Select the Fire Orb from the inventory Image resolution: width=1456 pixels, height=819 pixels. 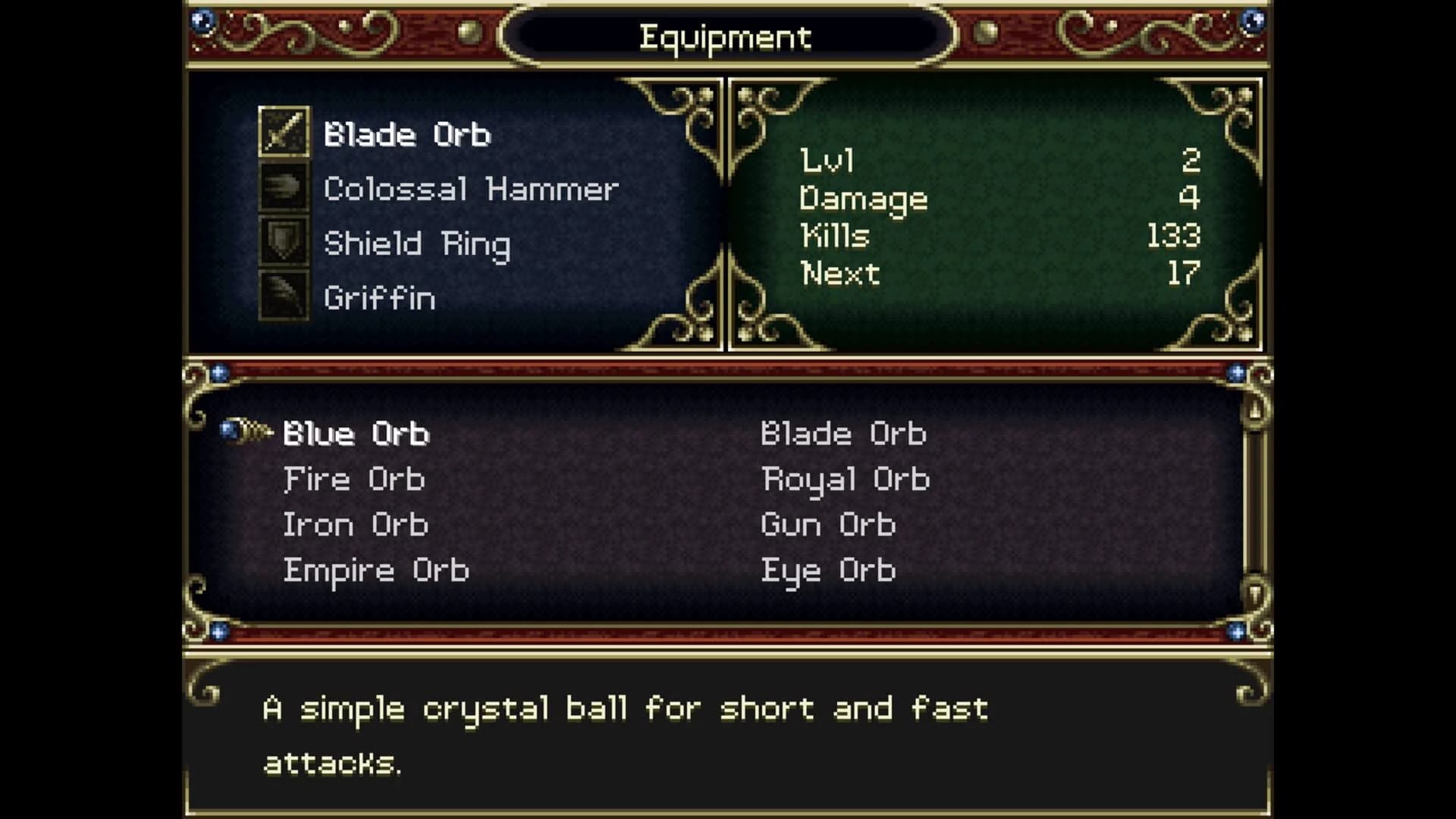[x=355, y=479]
